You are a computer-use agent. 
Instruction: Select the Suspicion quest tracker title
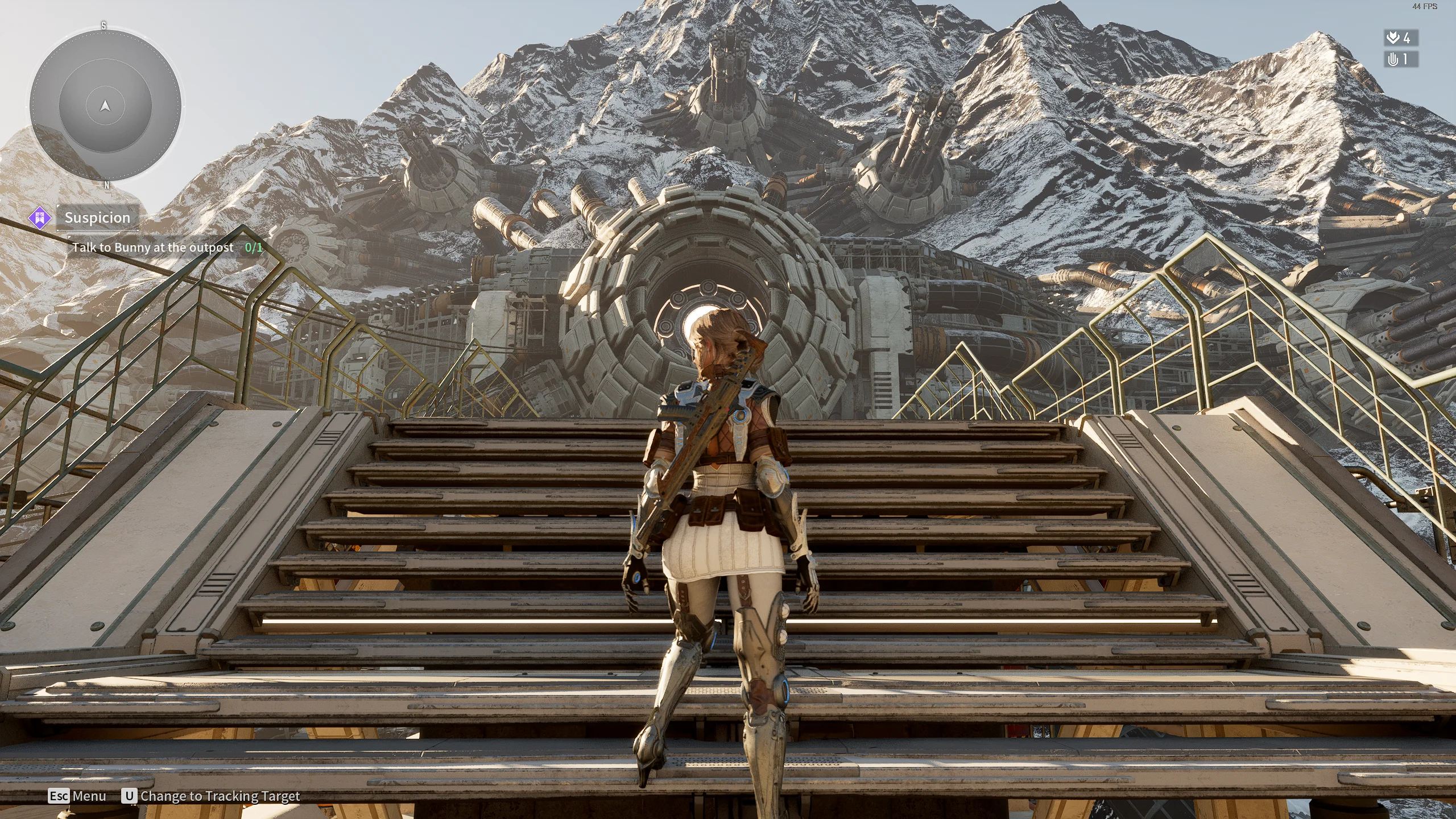[x=97, y=218]
